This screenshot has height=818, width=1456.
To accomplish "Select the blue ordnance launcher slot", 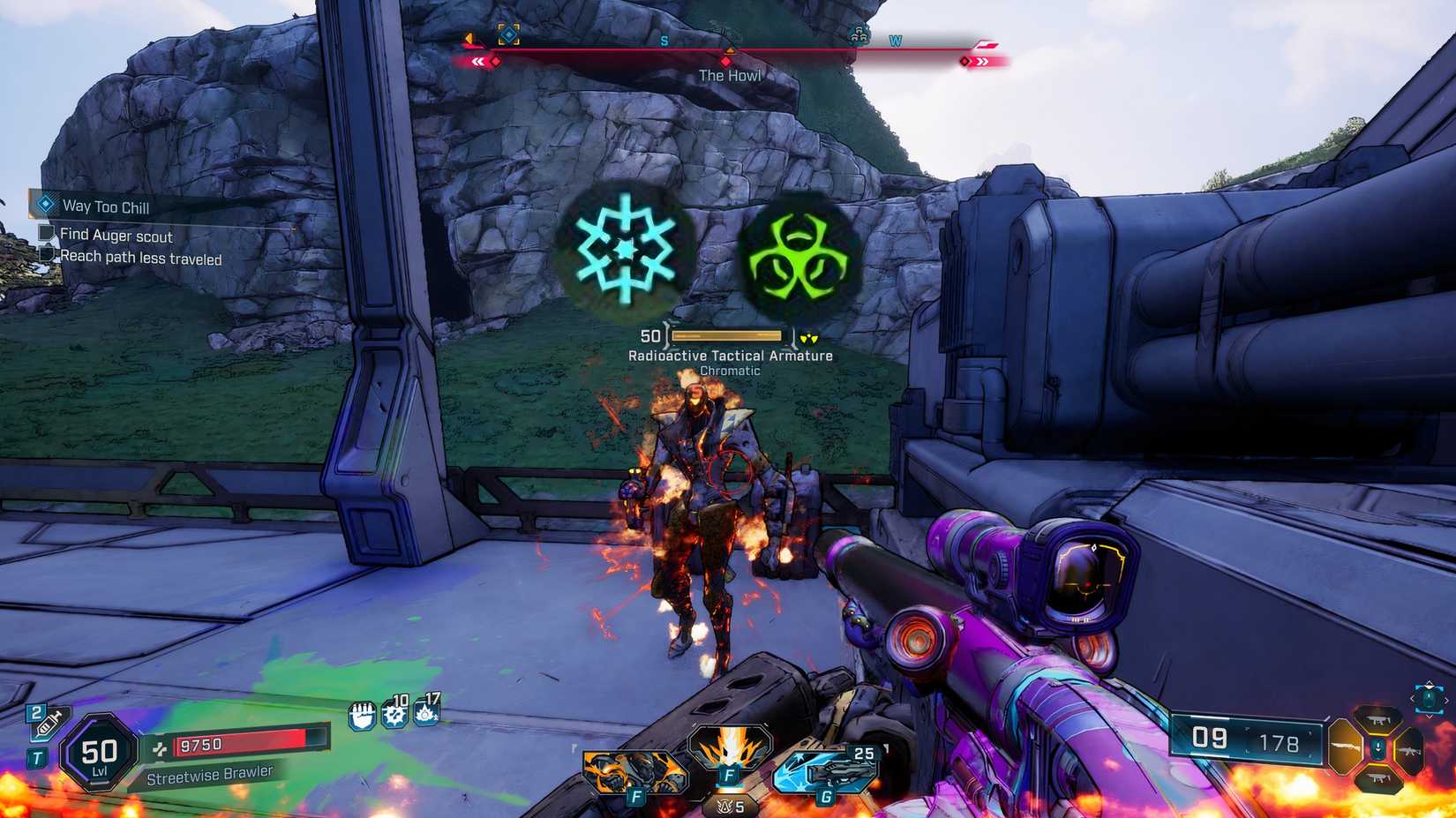I will point(826,770).
